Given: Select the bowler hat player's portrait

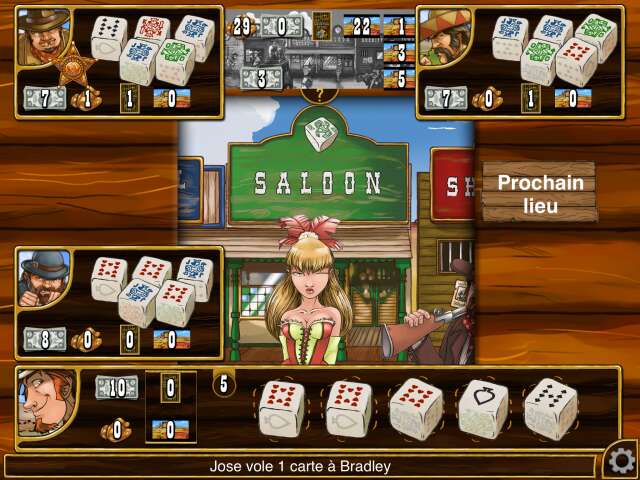Looking at the screenshot, I should pyautogui.click(x=43, y=278).
